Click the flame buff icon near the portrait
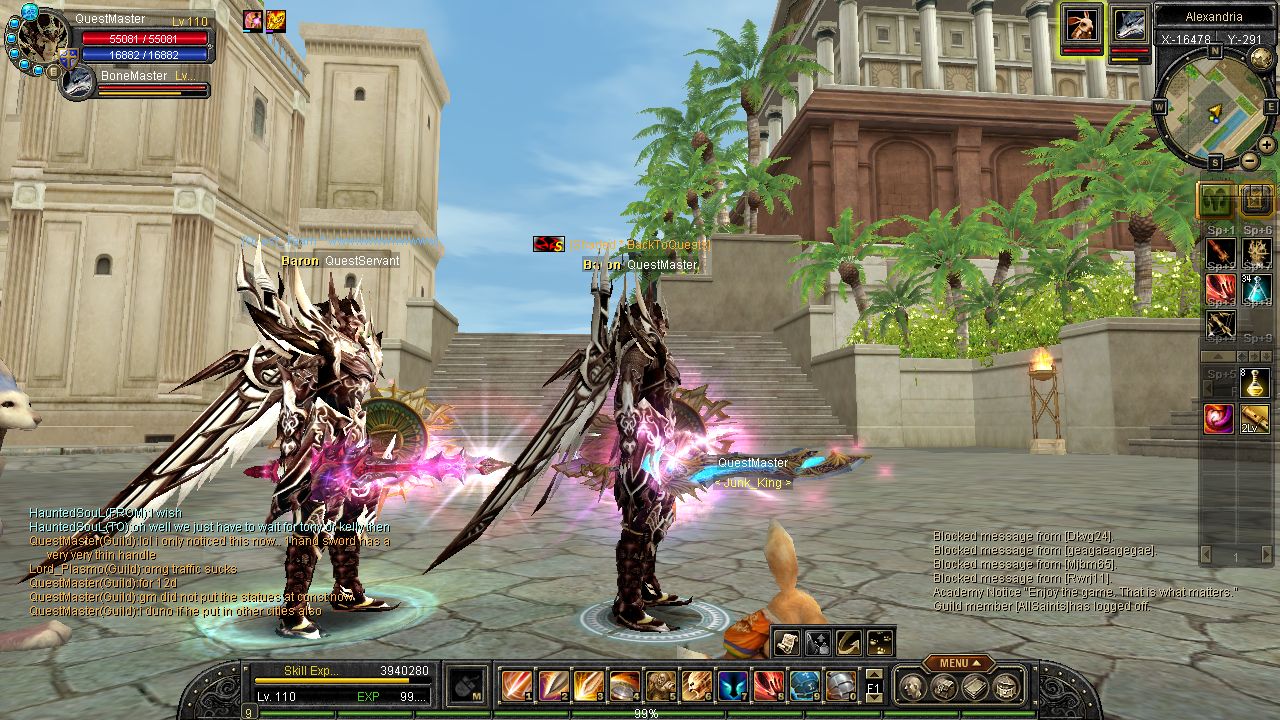Viewport: 1280px width, 720px height. [x=275, y=21]
